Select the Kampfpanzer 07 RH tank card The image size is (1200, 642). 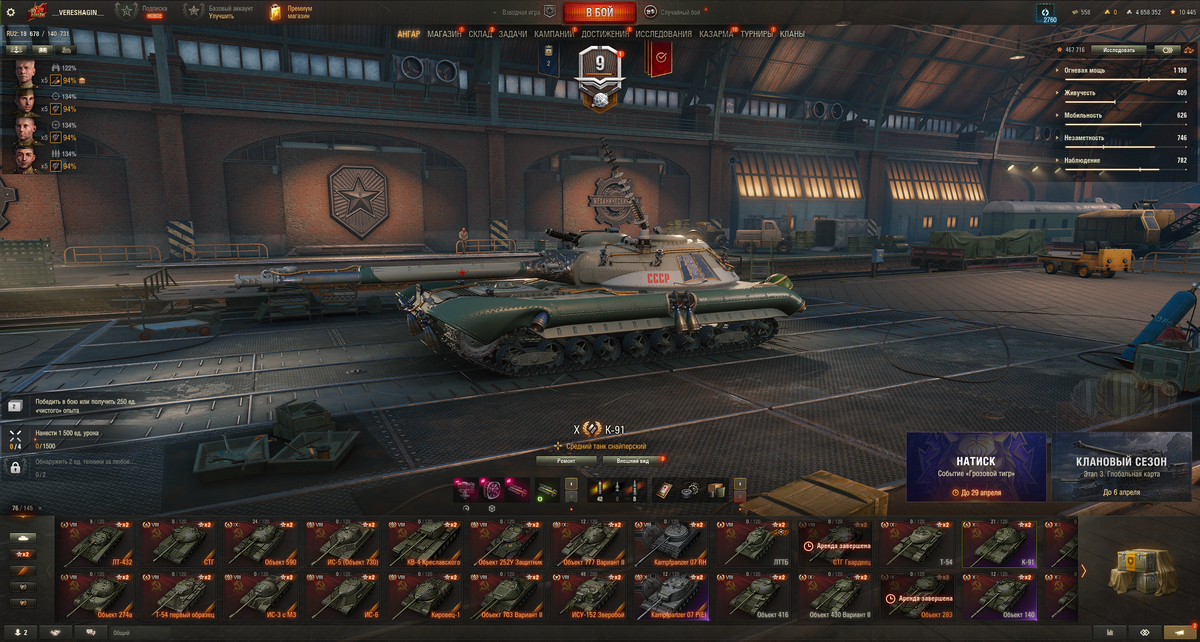pyautogui.click(x=674, y=544)
